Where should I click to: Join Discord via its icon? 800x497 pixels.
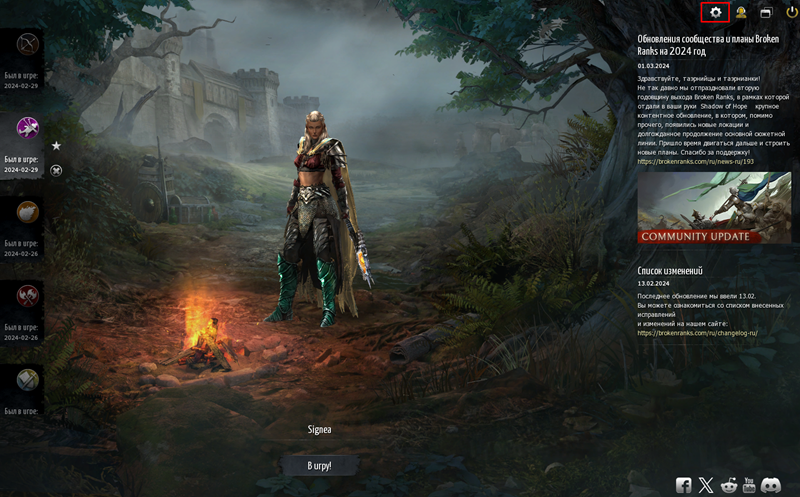770,485
